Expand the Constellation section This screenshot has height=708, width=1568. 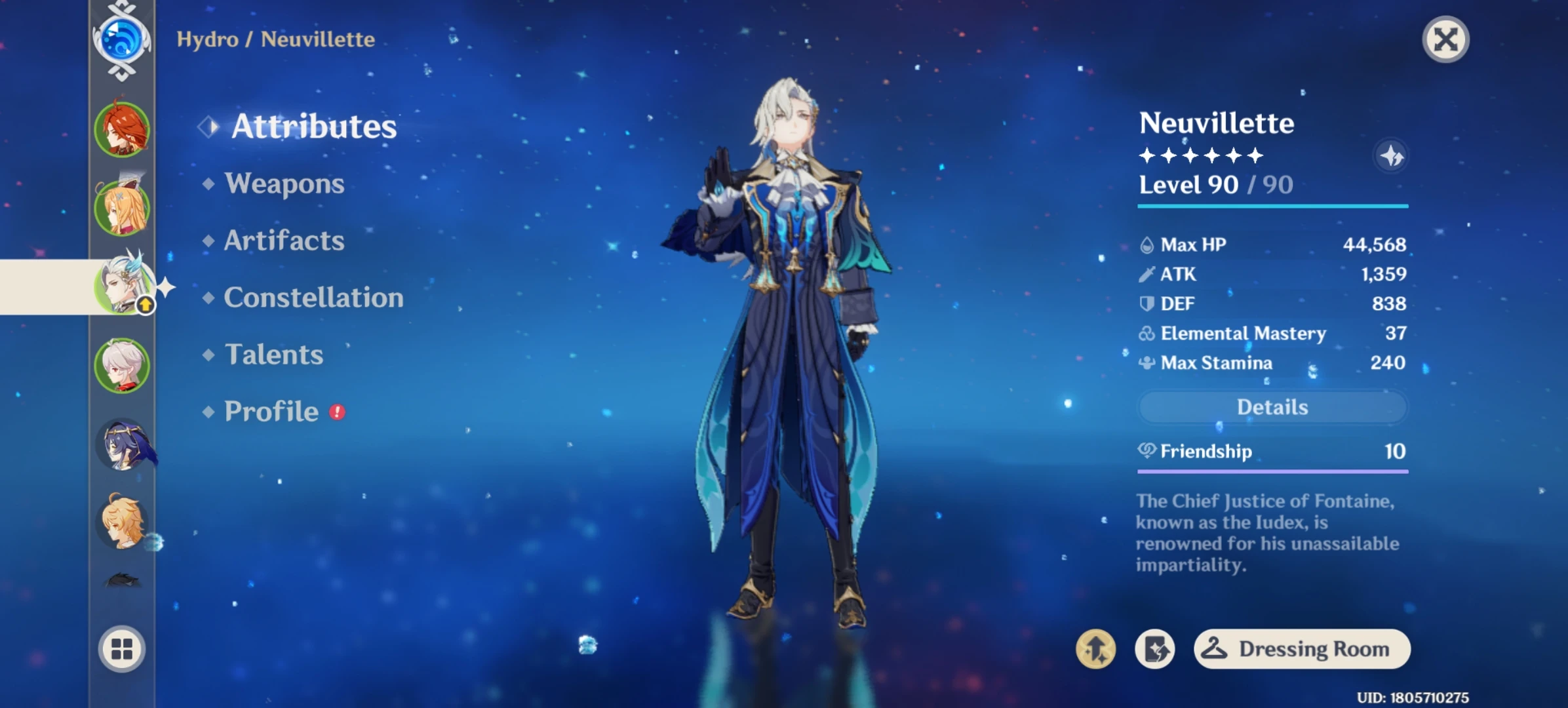(313, 298)
